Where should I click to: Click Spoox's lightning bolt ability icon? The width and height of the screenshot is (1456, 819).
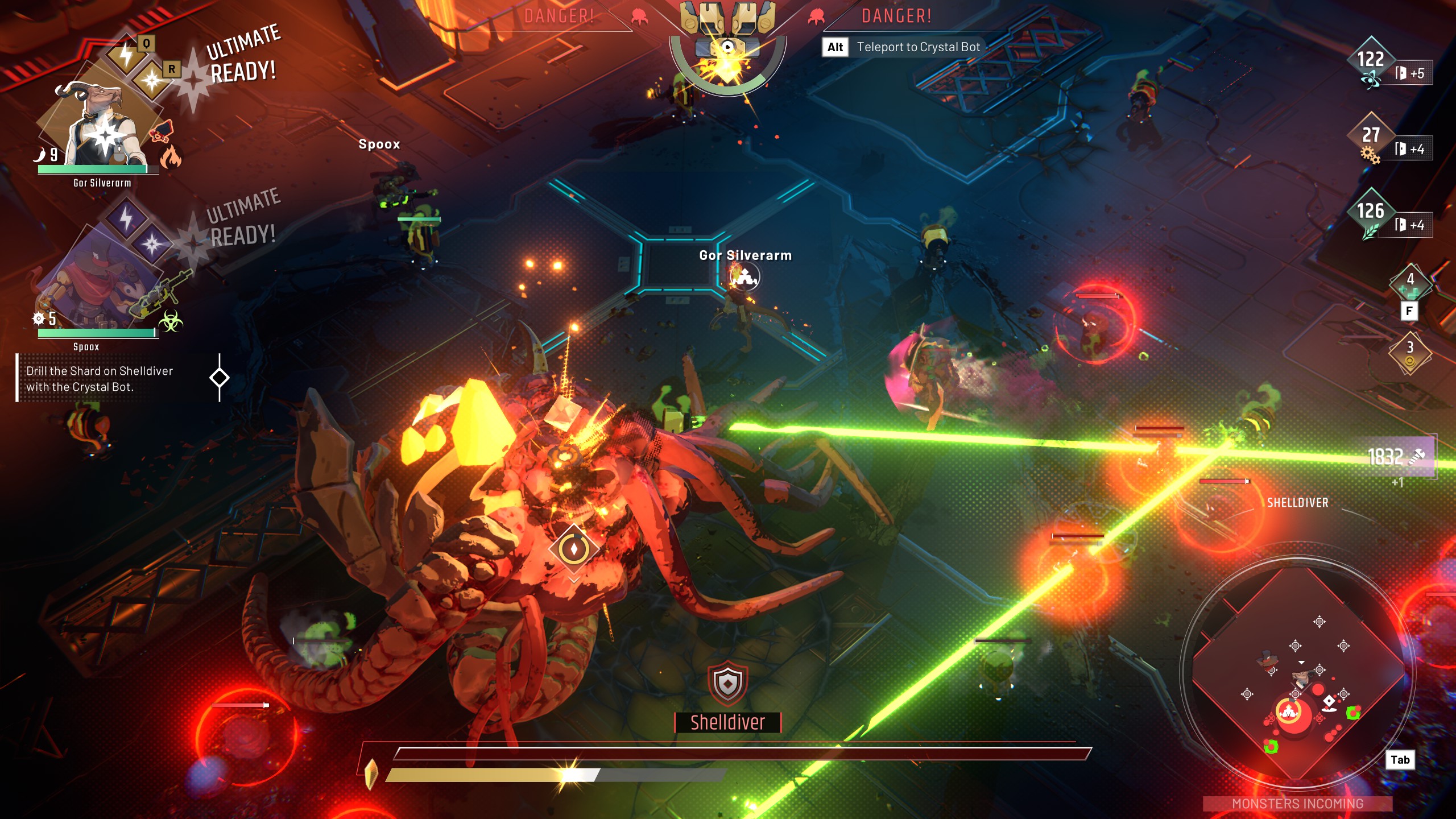[x=126, y=218]
